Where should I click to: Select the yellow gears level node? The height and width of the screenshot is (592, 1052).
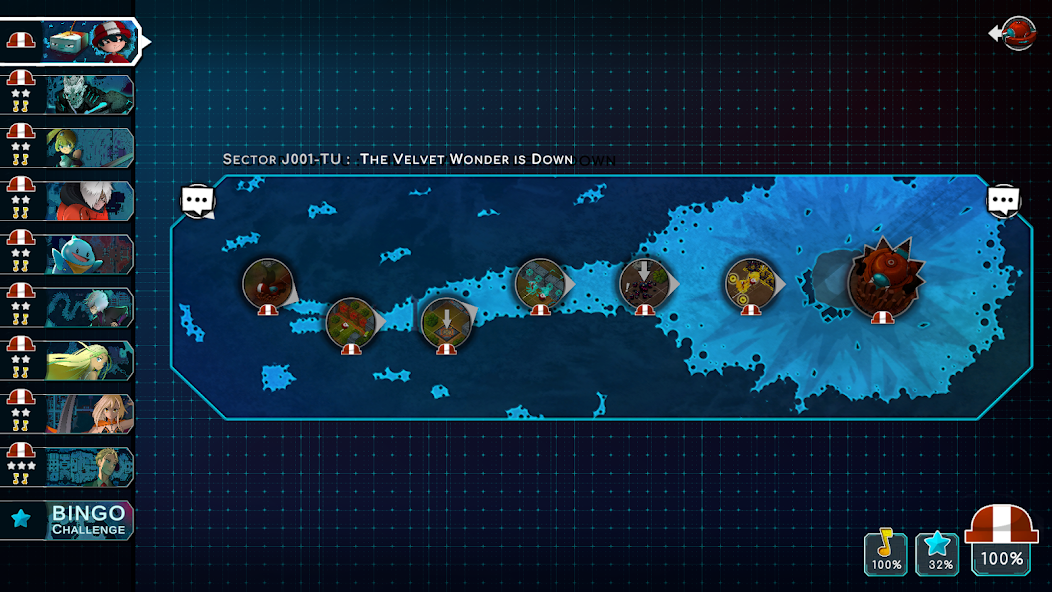(x=750, y=283)
